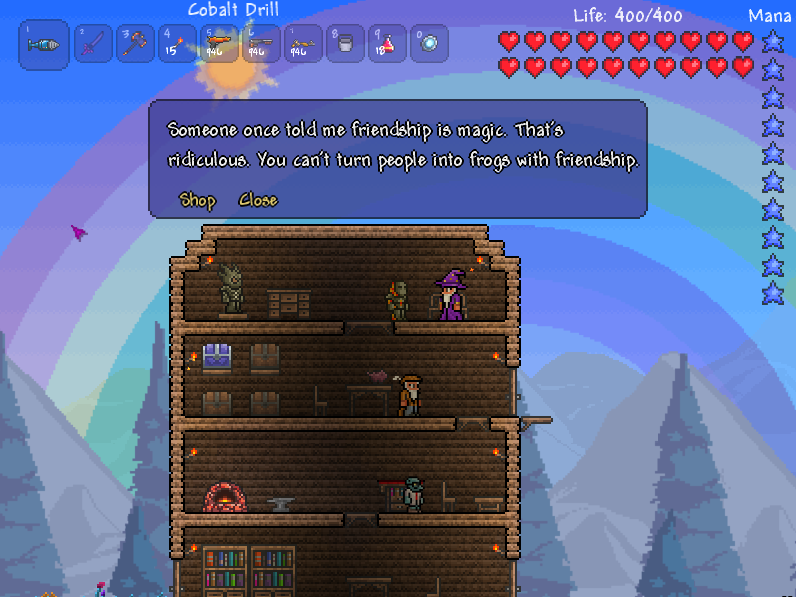Equip the orange gun in slot 5
Viewport: 796px width, 597px height.
click(219, 44)
